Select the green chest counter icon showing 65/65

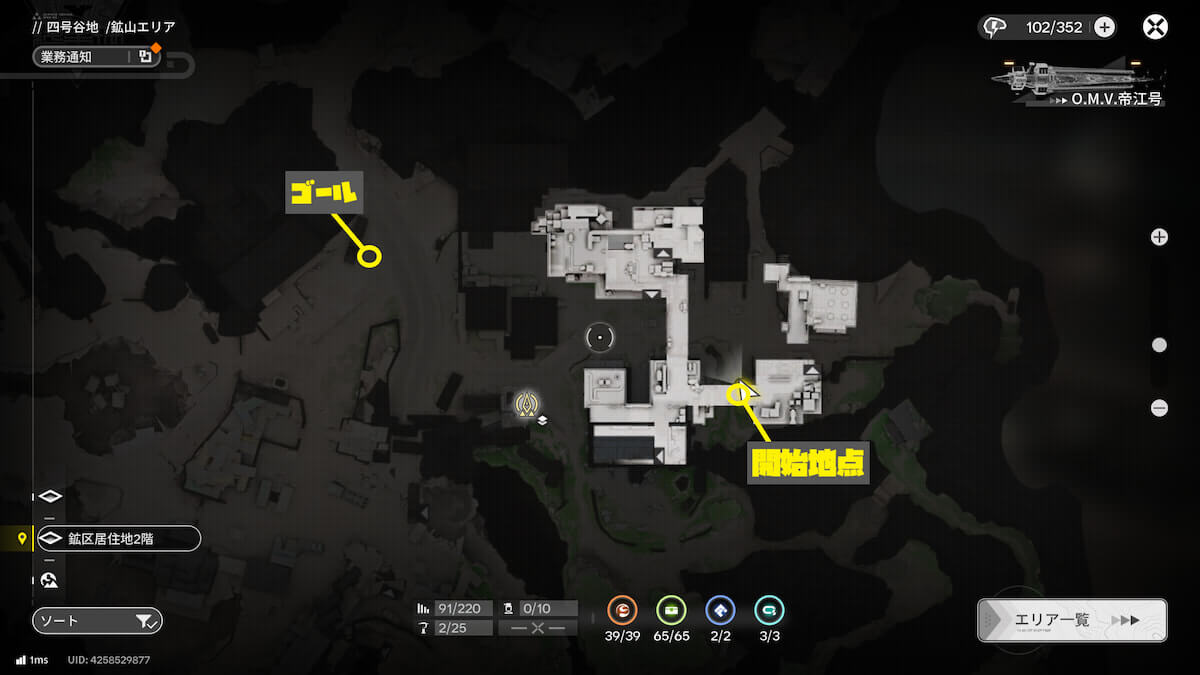[671, 610]
